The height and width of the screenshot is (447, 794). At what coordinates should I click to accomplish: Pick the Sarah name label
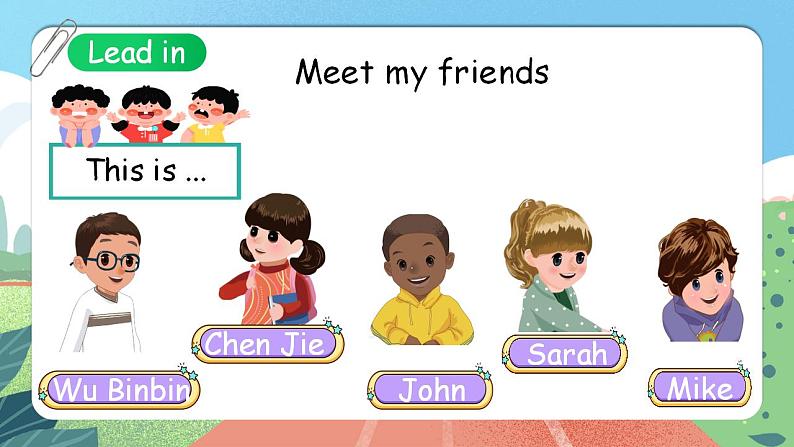pos(565,353)
